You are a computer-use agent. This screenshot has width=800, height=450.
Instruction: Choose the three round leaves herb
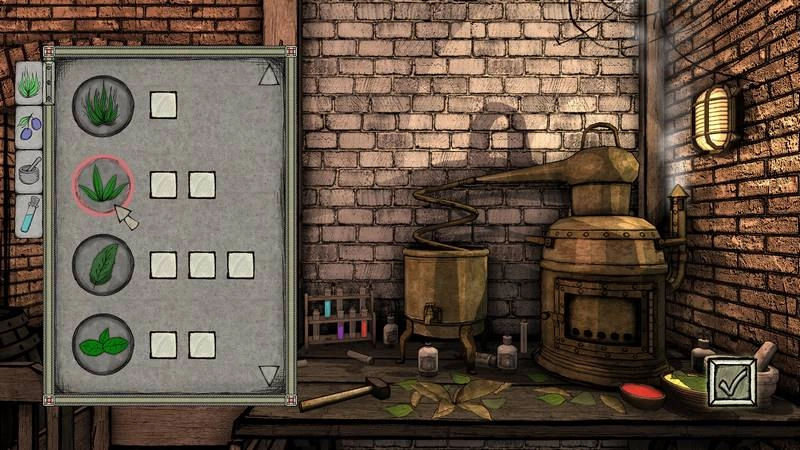click(102, 344)
